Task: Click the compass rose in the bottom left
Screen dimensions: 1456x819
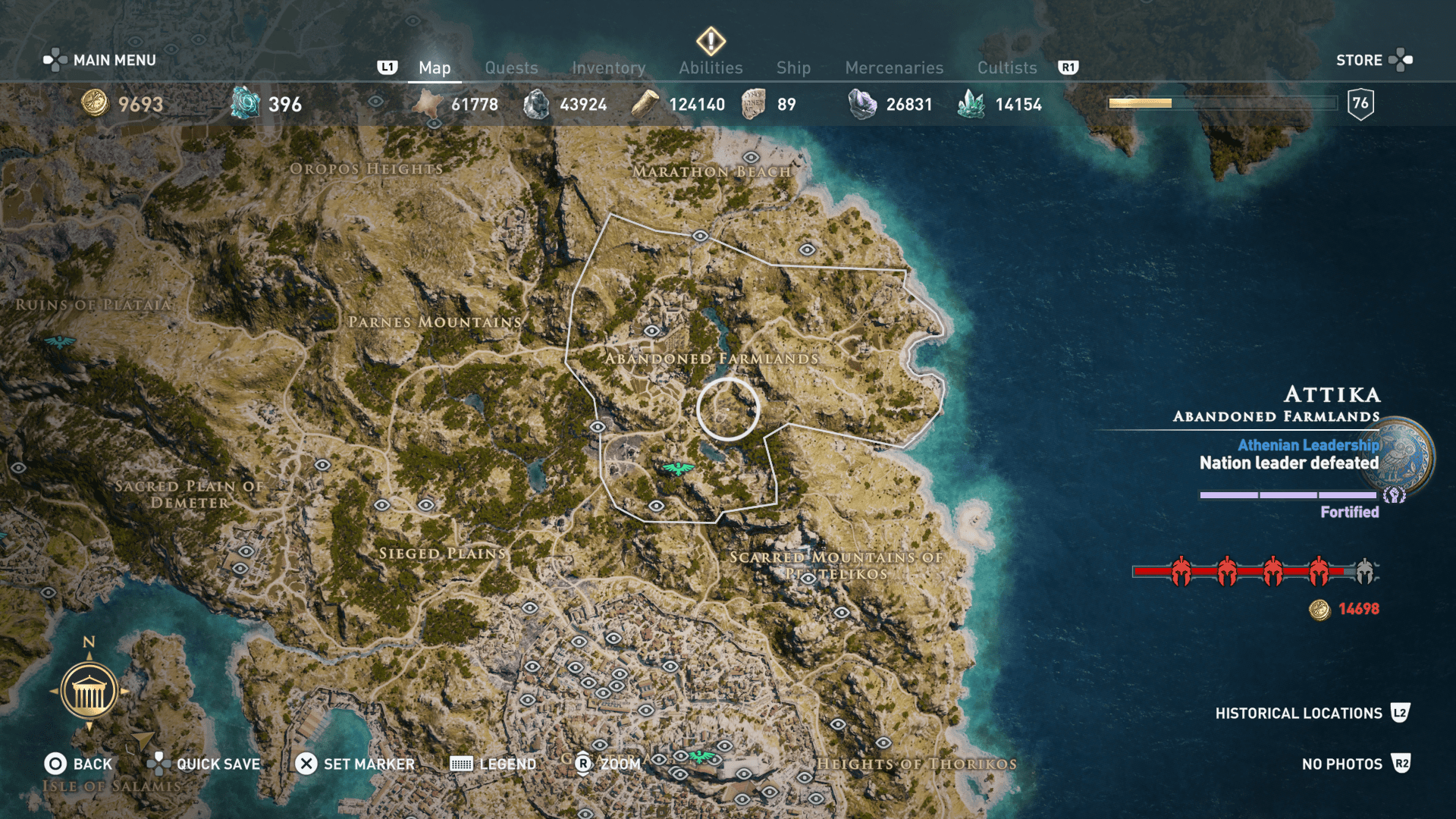Action: click(x=88, y=691)
